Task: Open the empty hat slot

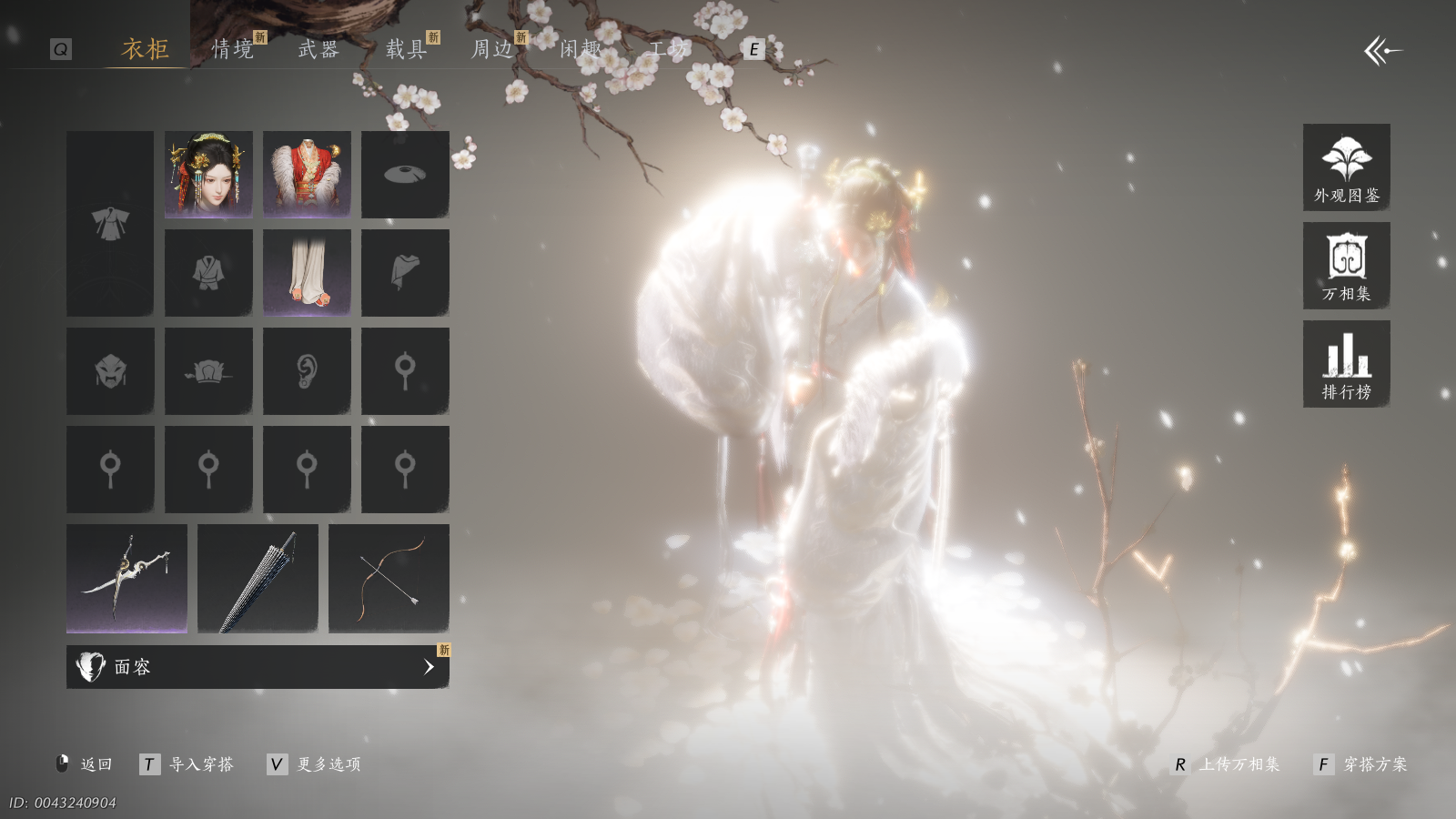Action: click(405, 174)
